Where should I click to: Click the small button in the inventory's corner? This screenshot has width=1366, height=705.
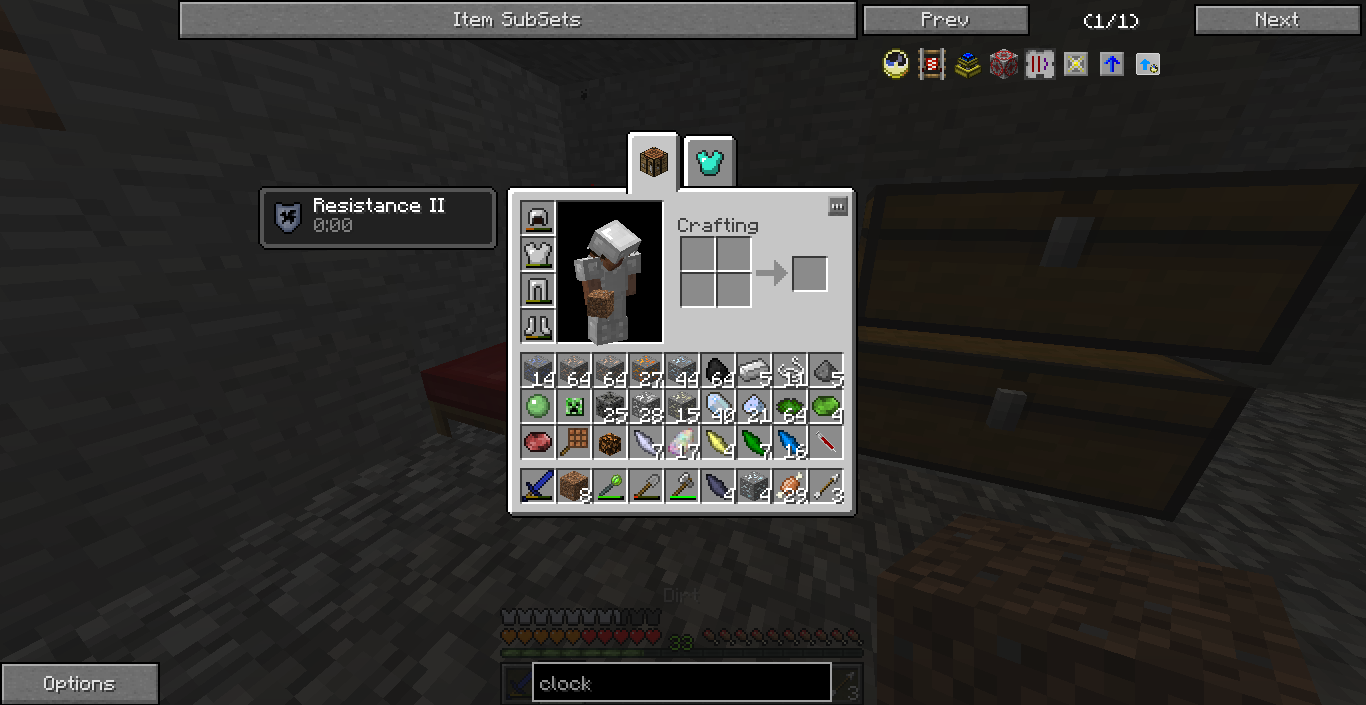838,206
